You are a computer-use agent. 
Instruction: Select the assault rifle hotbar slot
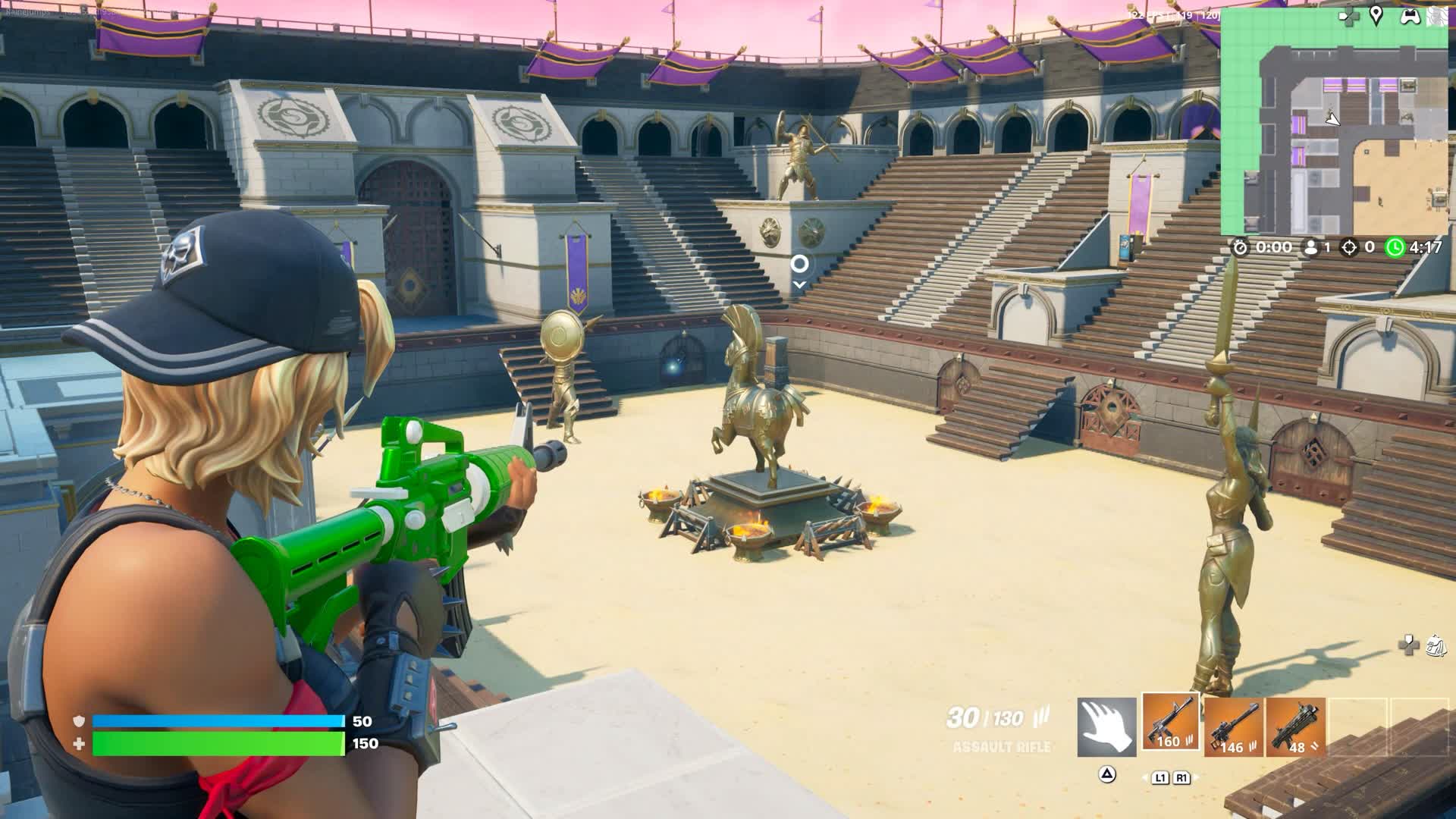[x=1170, y=723]
